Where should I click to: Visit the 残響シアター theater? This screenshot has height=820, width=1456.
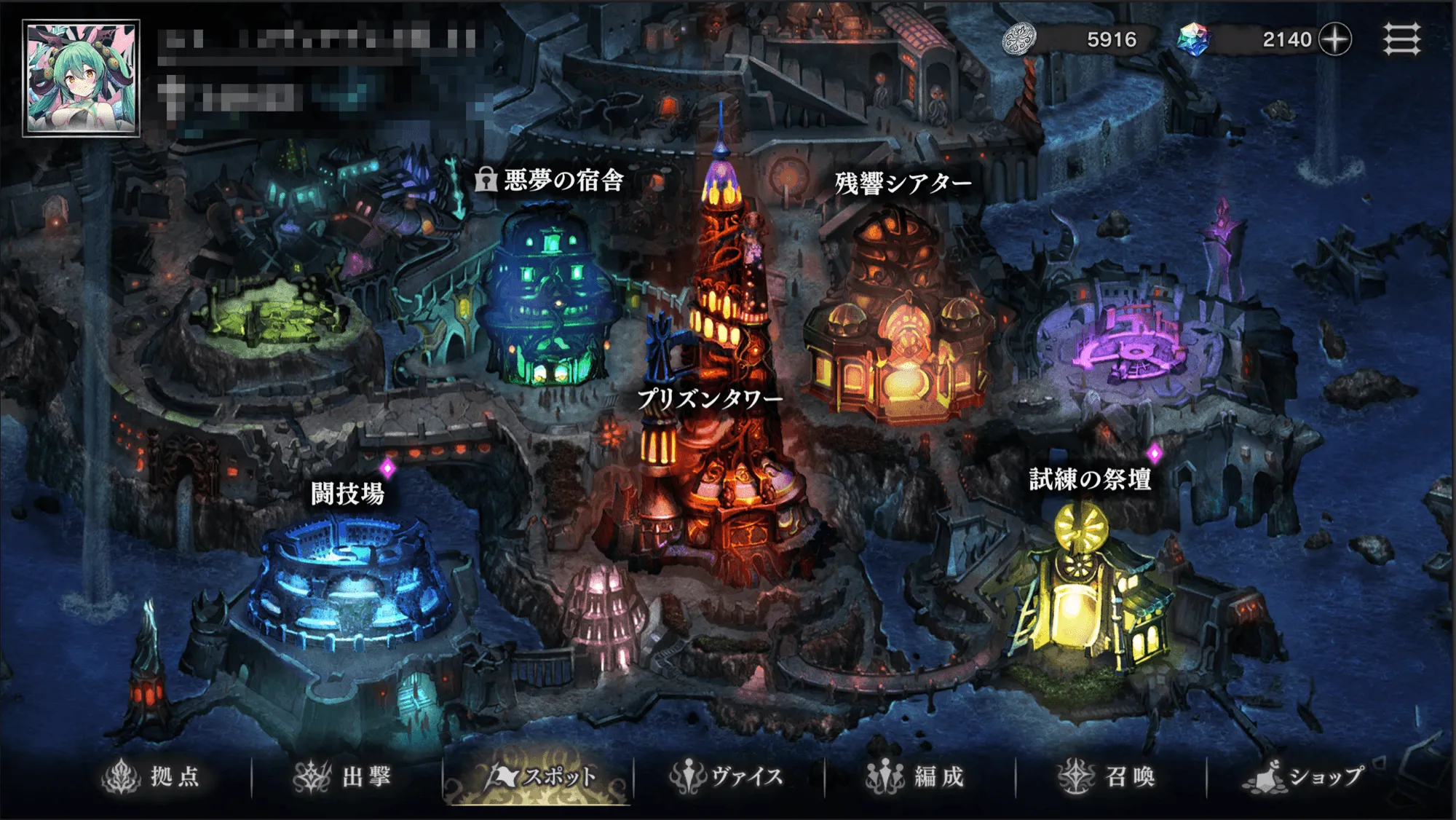coord(901,184)
